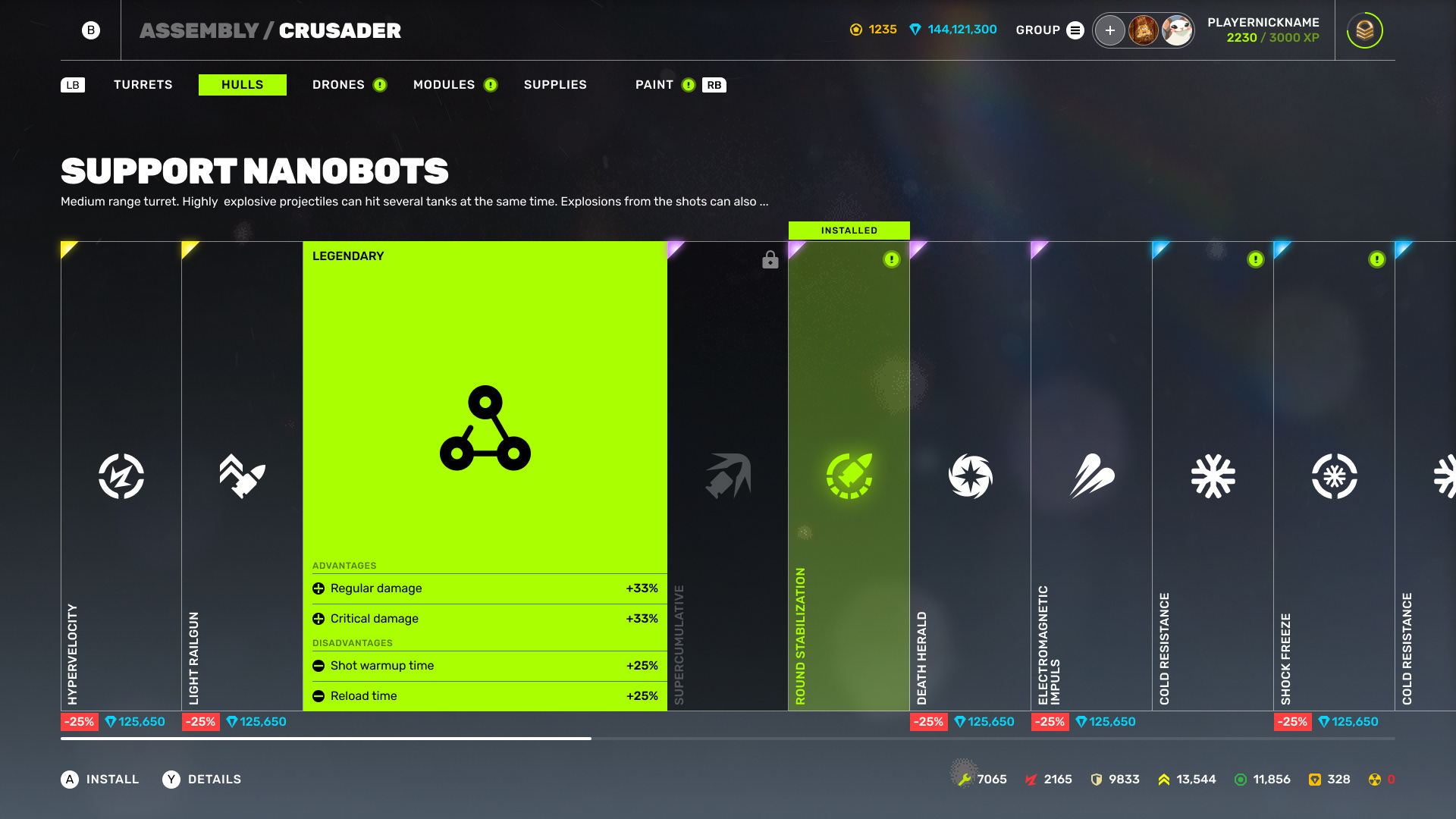Show the Supplies tab
Image resolution: width=1456 pixels, height=819 pixels.
[555, 85]
